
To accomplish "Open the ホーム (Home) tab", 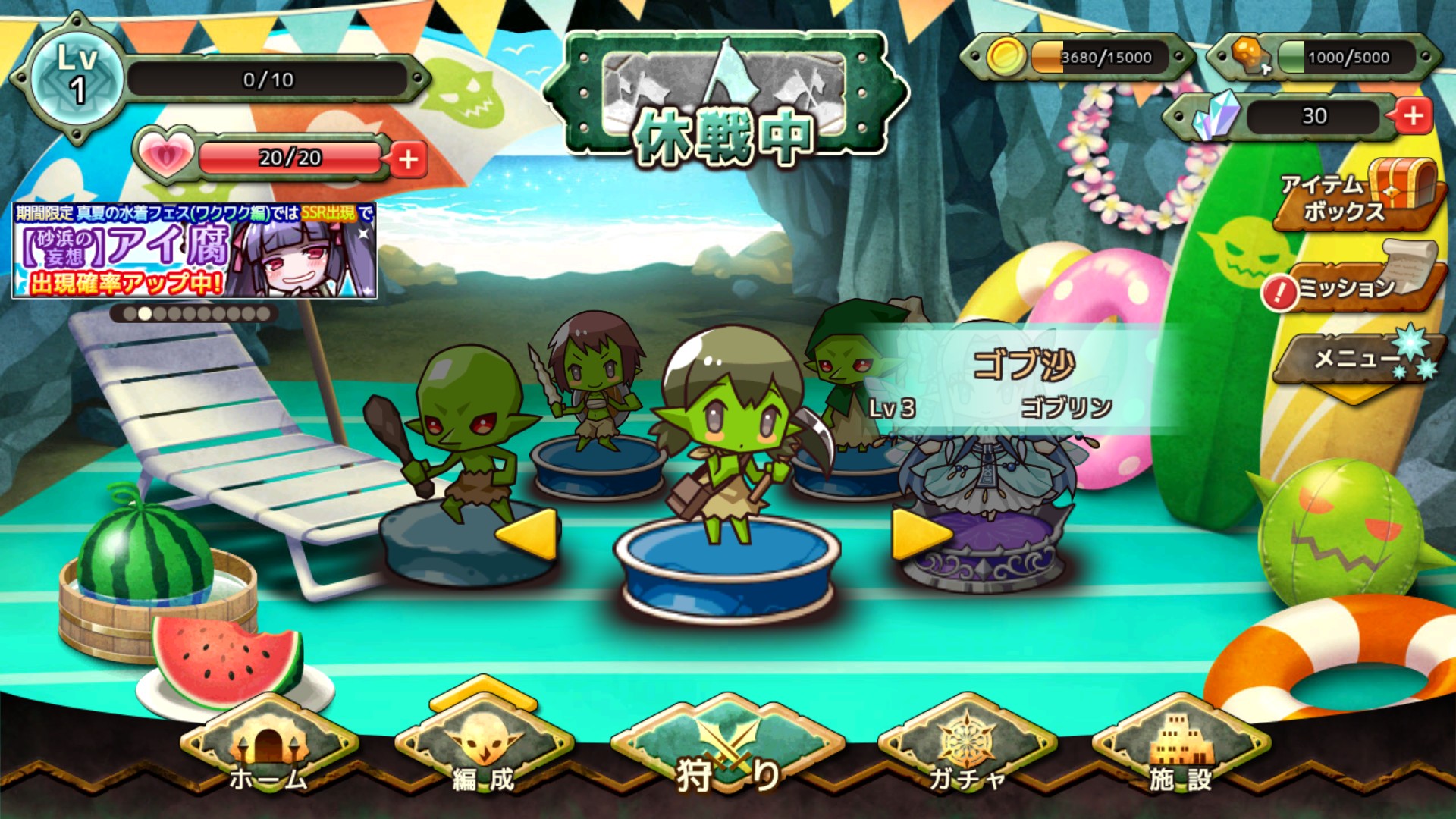I will tap(269, 752).
